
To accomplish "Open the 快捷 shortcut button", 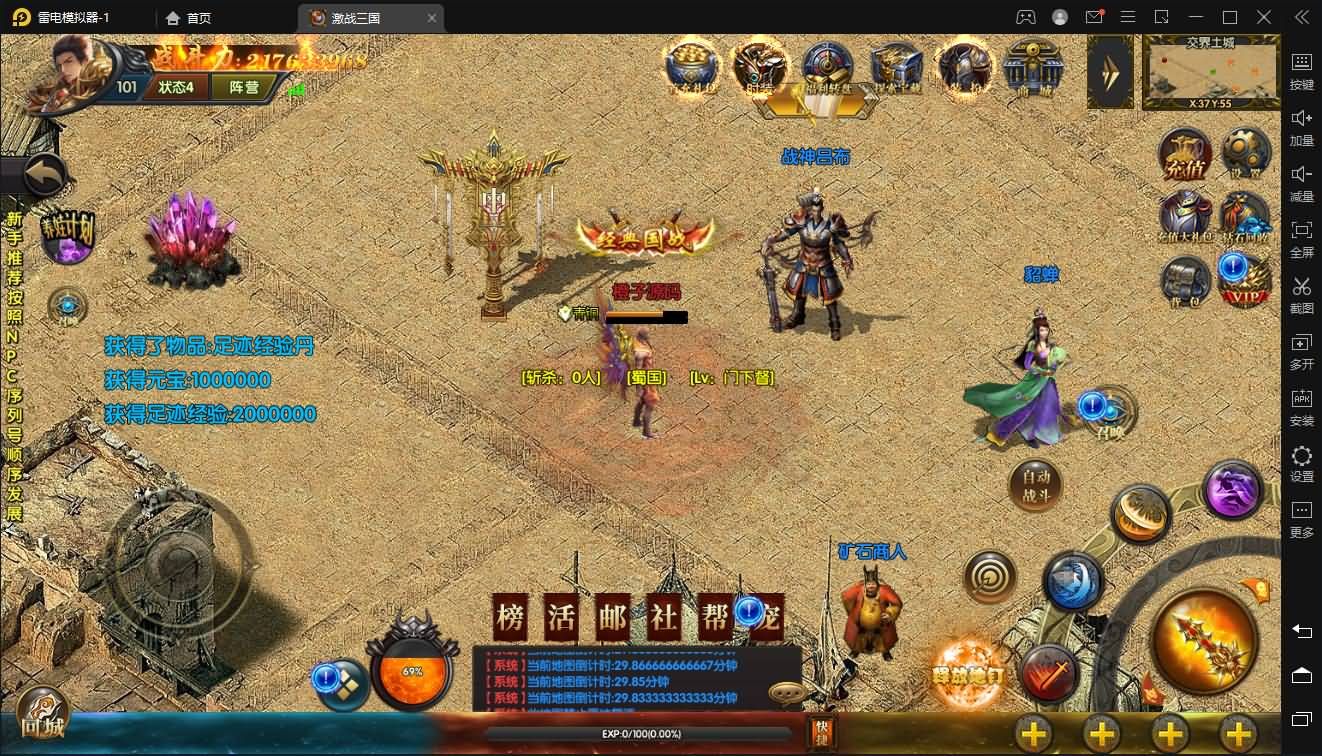I will (822, 732).
